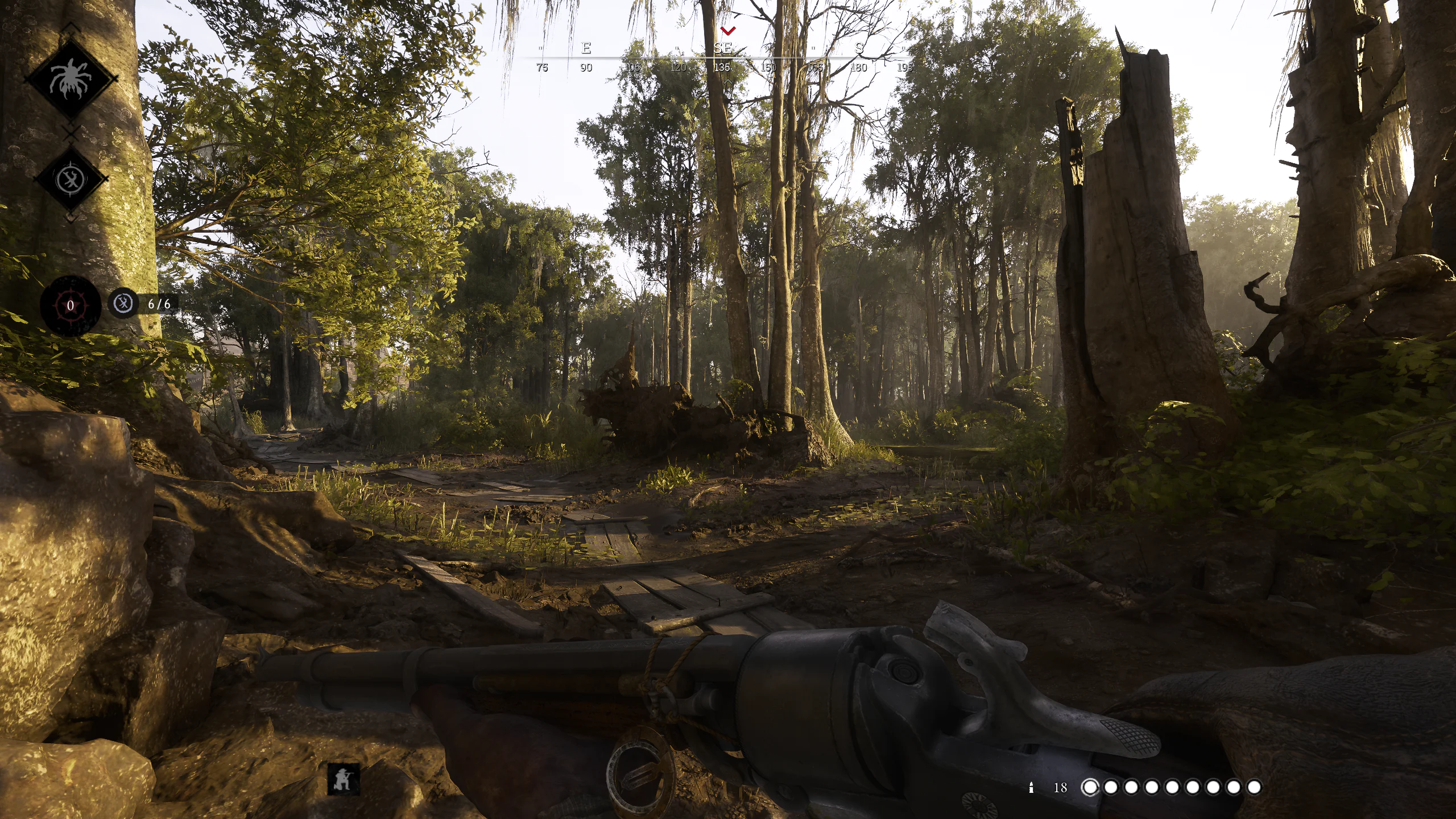The image size is (1456, 819).
Task: Click the small X divider between diamond emblems
Action: click(71, 135)
